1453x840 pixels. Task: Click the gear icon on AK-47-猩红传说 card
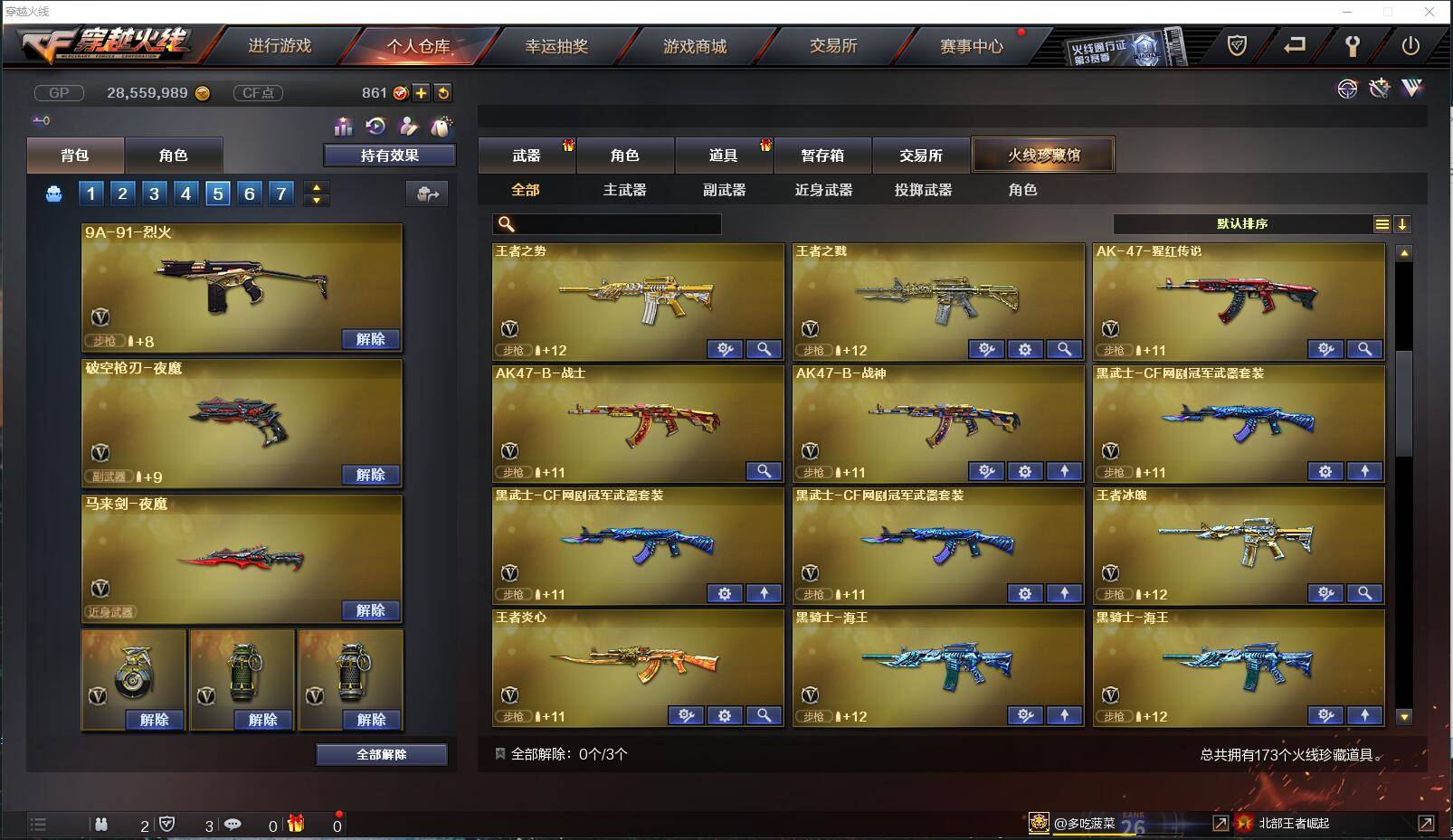click(x=1325, y=349)
